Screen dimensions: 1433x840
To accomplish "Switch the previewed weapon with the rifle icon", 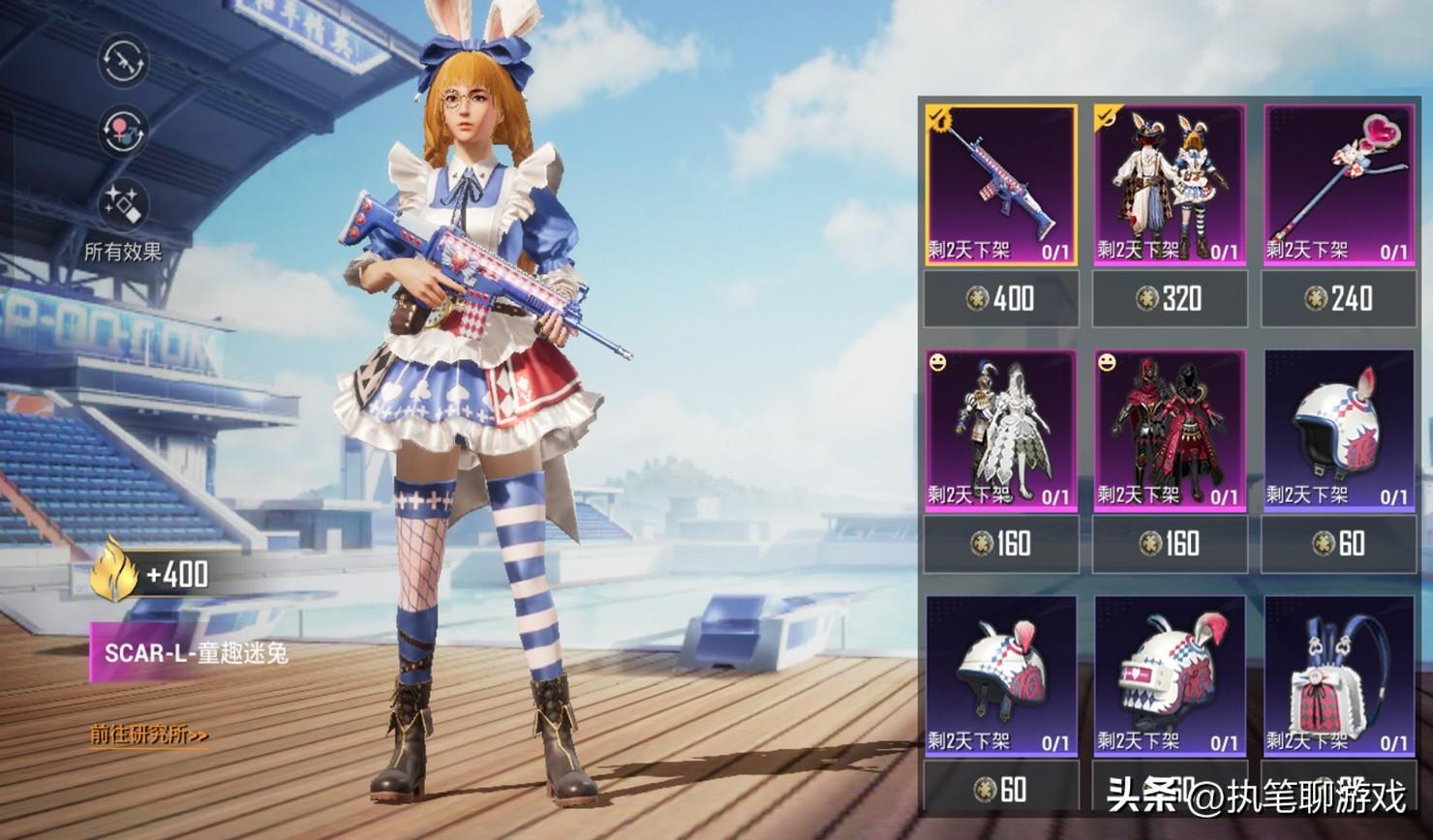I will tap(123, 61).
